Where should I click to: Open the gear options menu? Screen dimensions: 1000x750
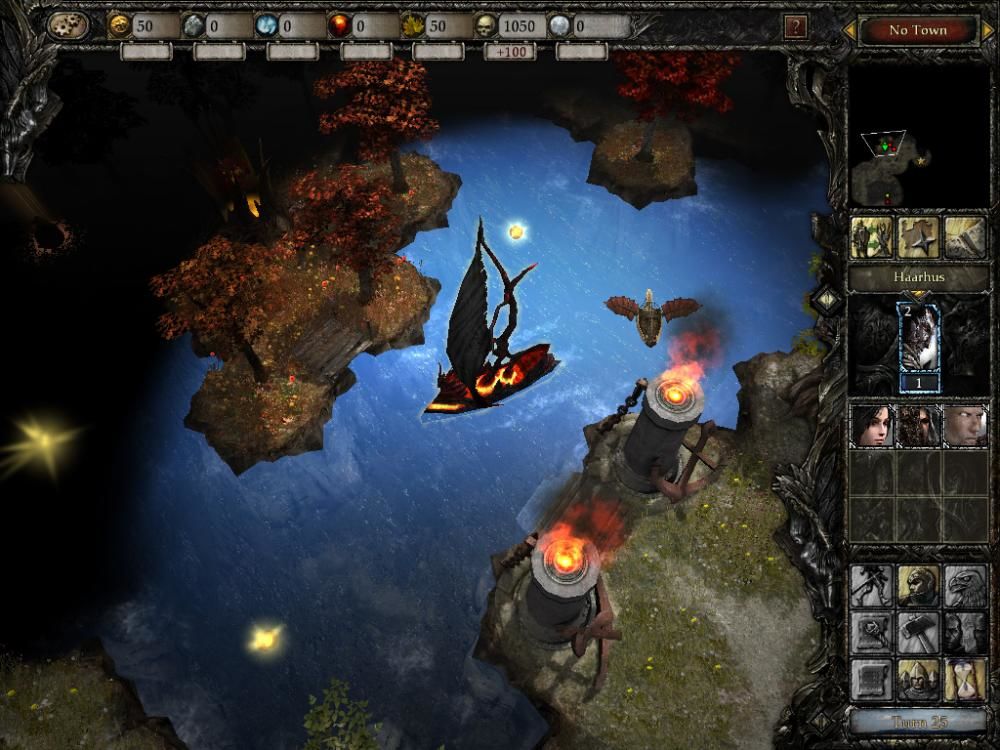[66, 26]
